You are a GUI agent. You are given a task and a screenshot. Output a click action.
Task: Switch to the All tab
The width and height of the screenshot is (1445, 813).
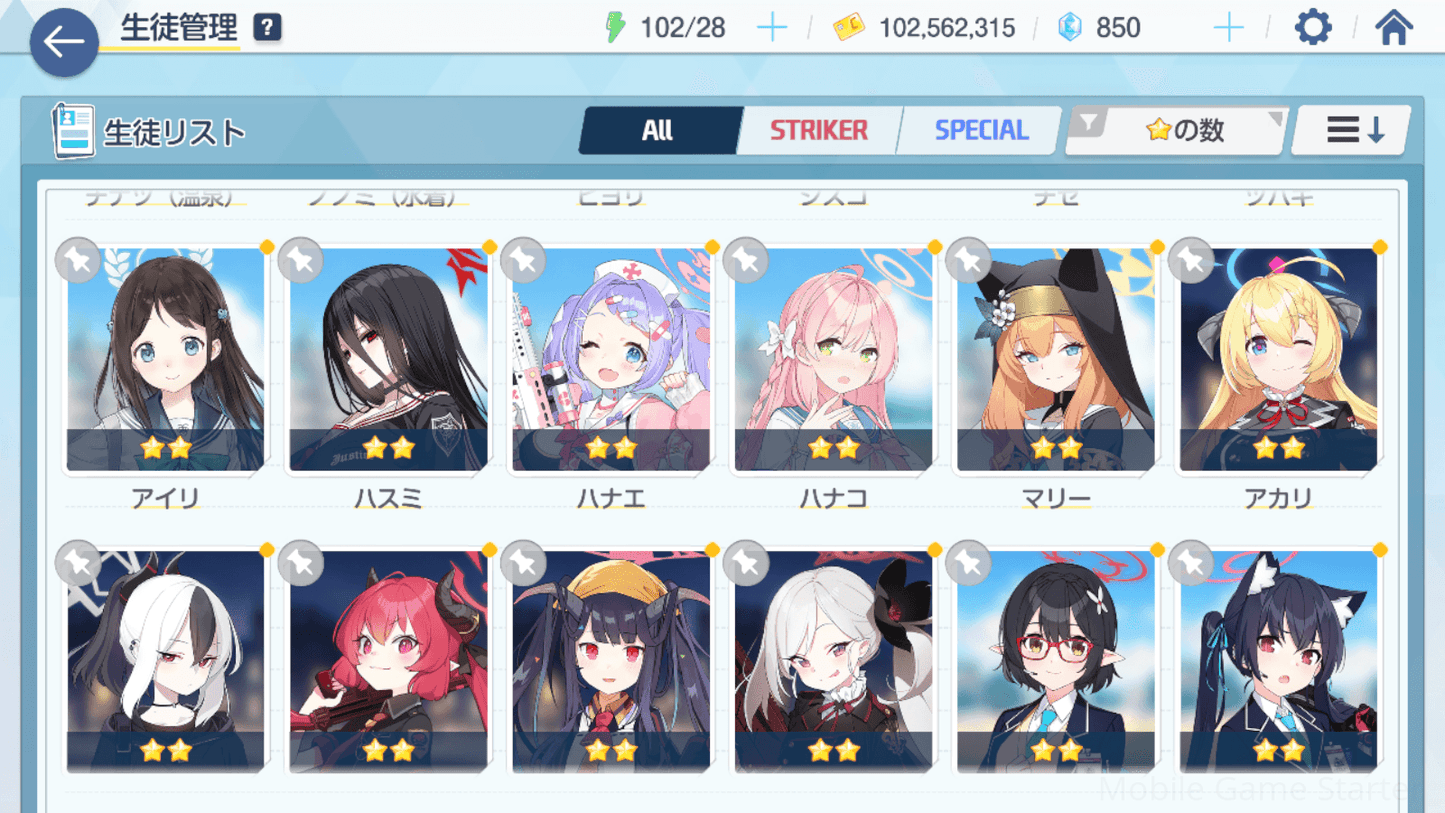(658, 130)
